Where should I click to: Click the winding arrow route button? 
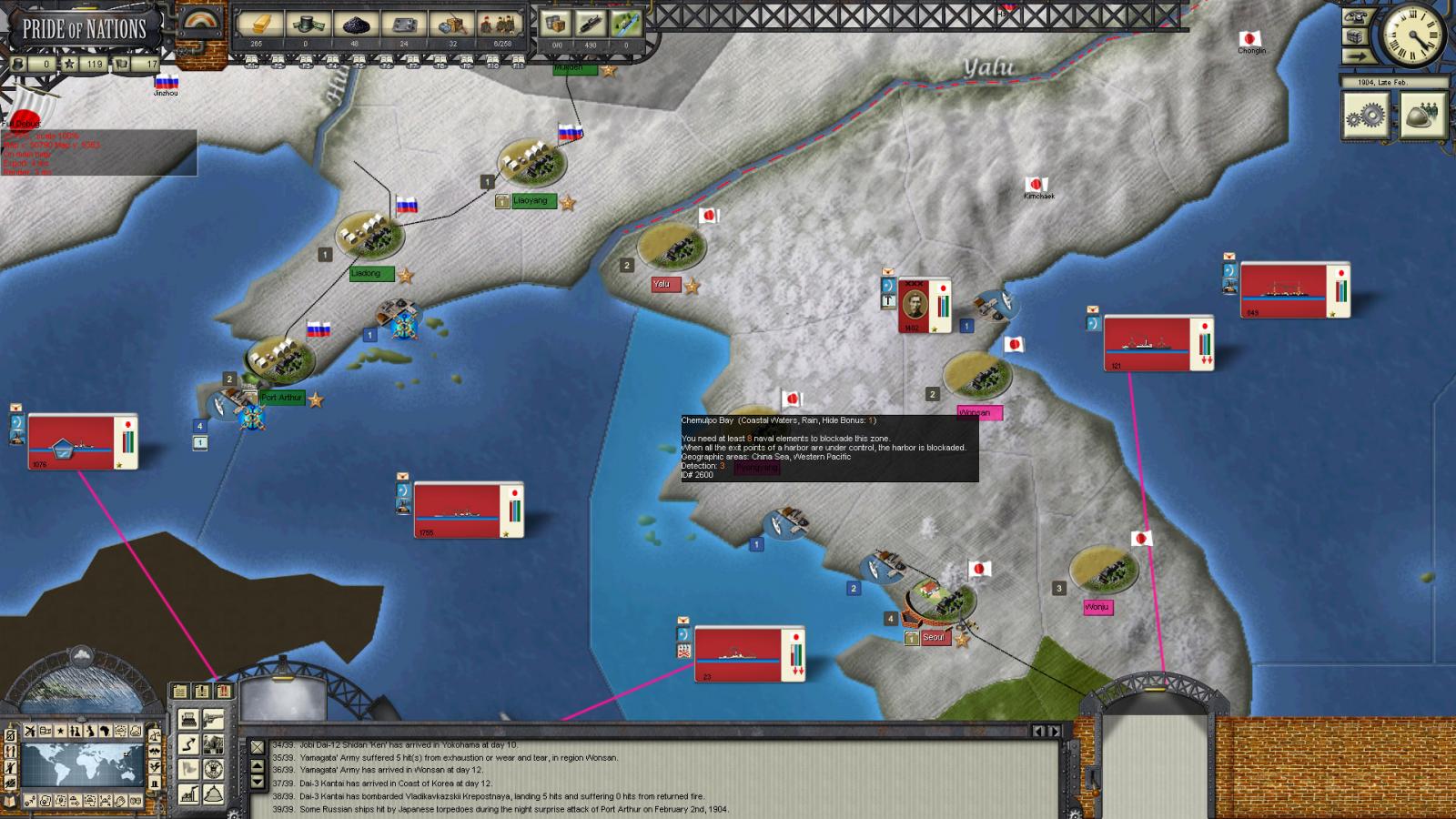pyautogui.click(x=188, y=744)
